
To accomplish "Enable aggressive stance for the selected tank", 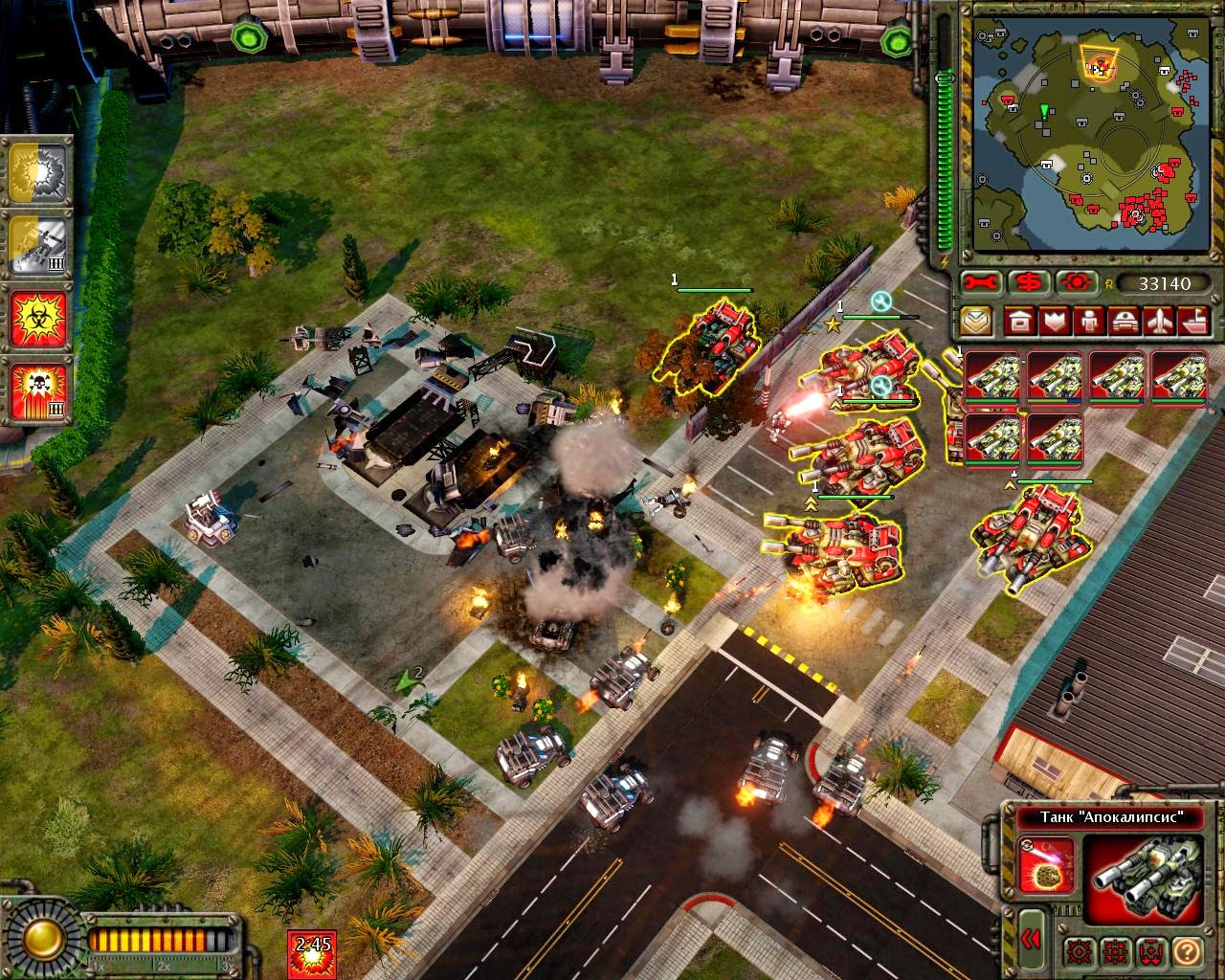I will click(x=1080, y=951).
